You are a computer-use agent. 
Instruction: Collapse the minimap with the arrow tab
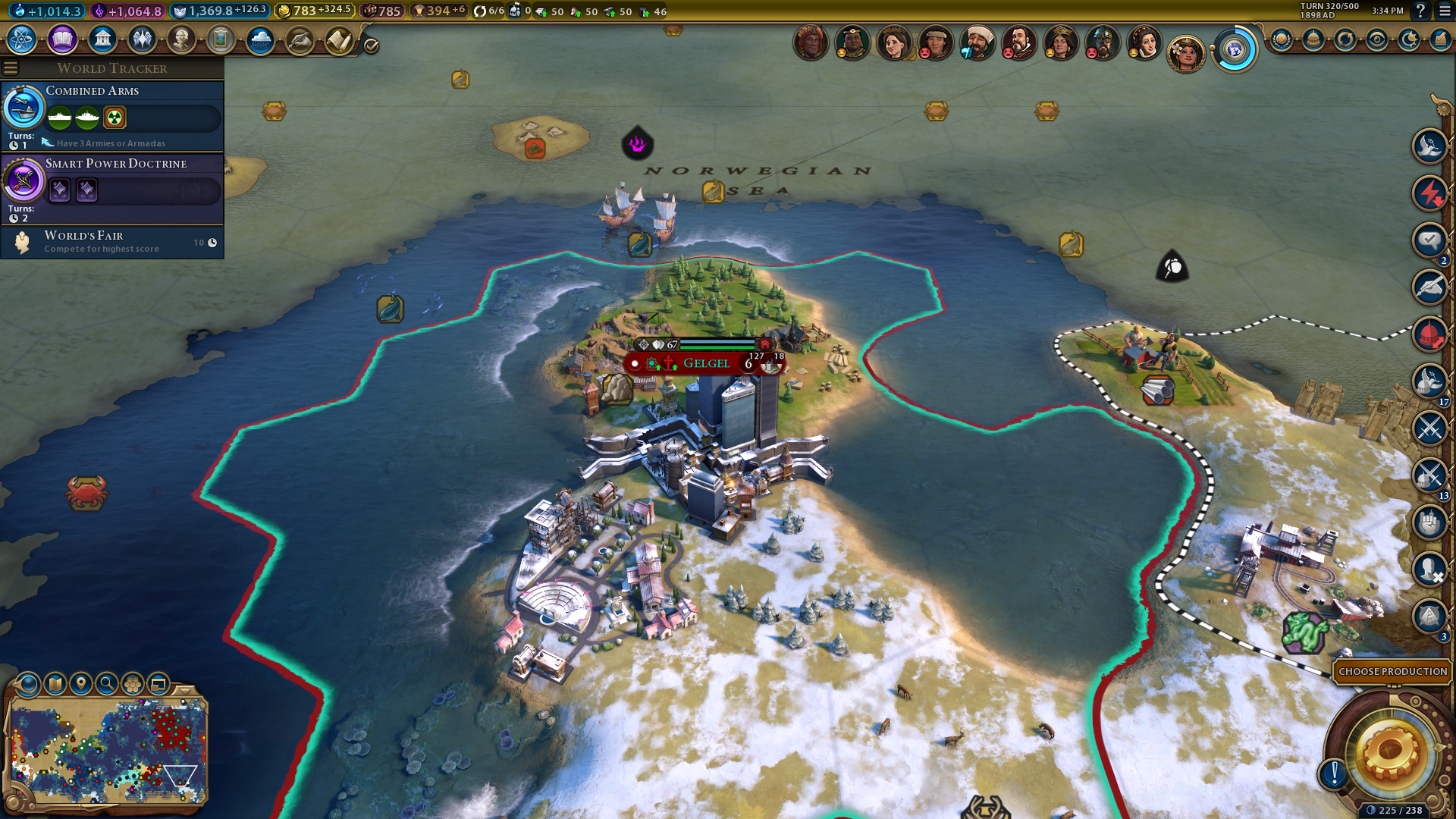click(184, 691)
